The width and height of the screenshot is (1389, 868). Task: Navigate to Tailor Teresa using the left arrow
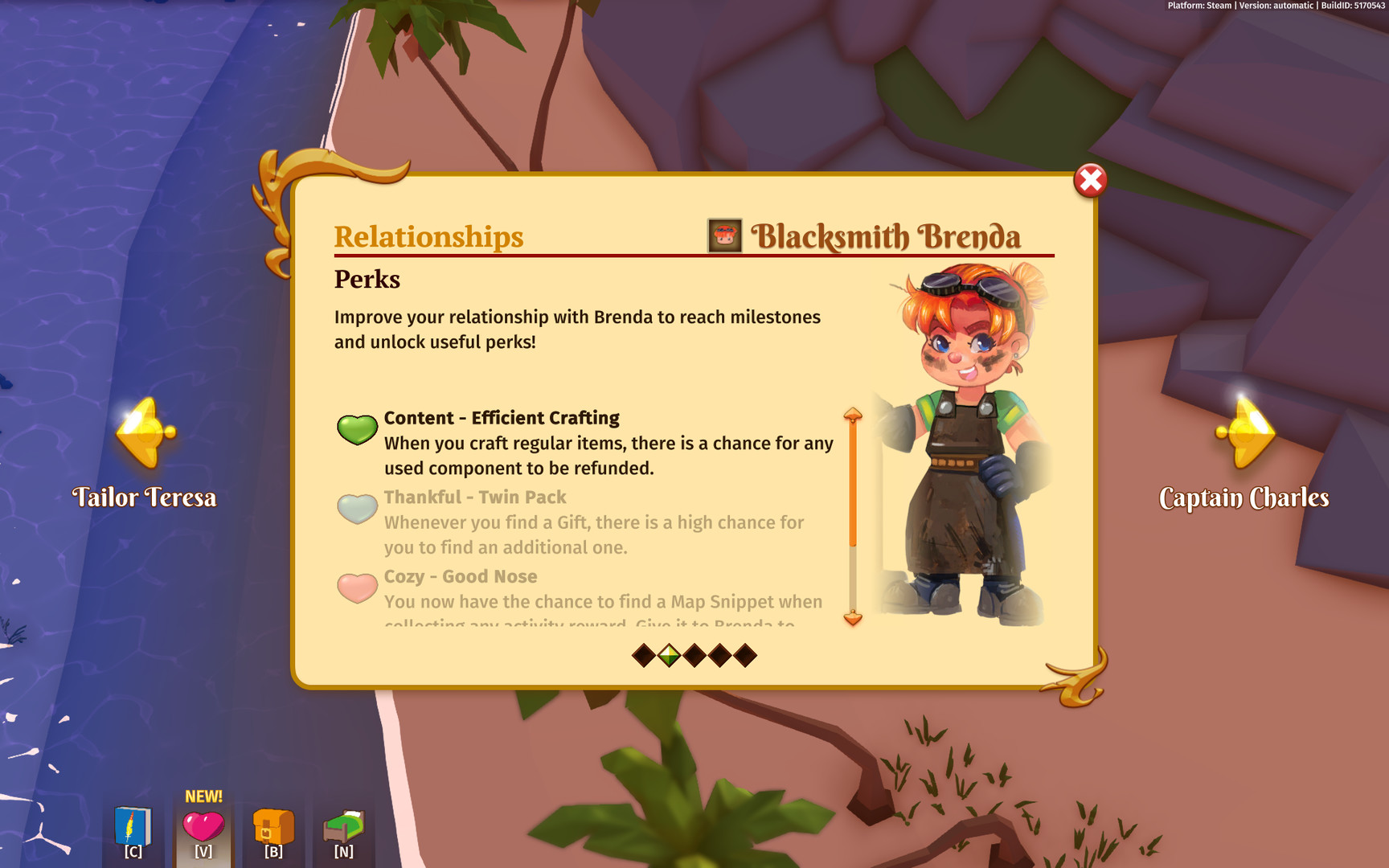[x=143, y=432]
